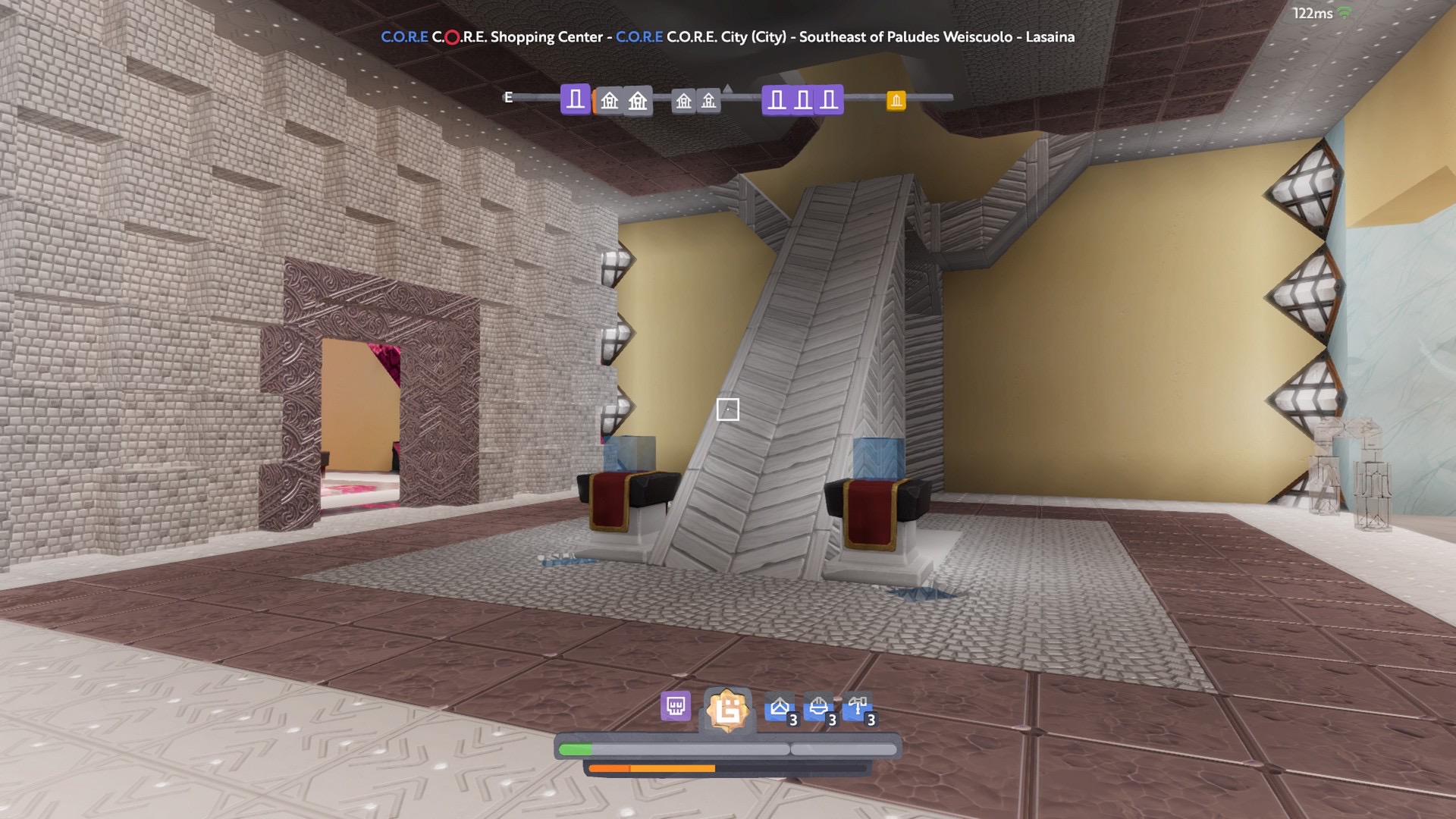Click the purple portal marker beside E

576,99
